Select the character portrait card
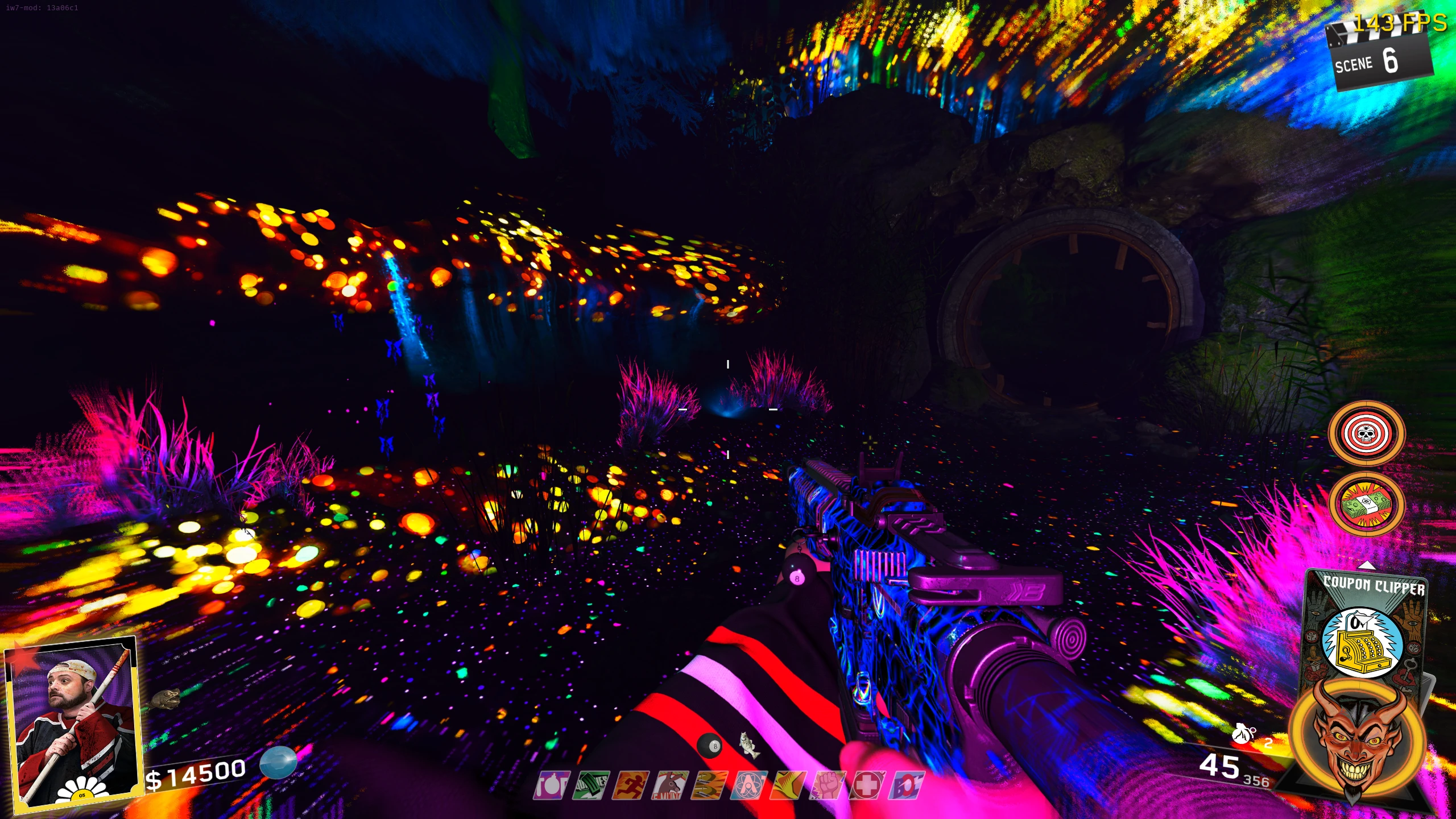The width and height of the screenshot is (1456, 819). pos(72,721)
